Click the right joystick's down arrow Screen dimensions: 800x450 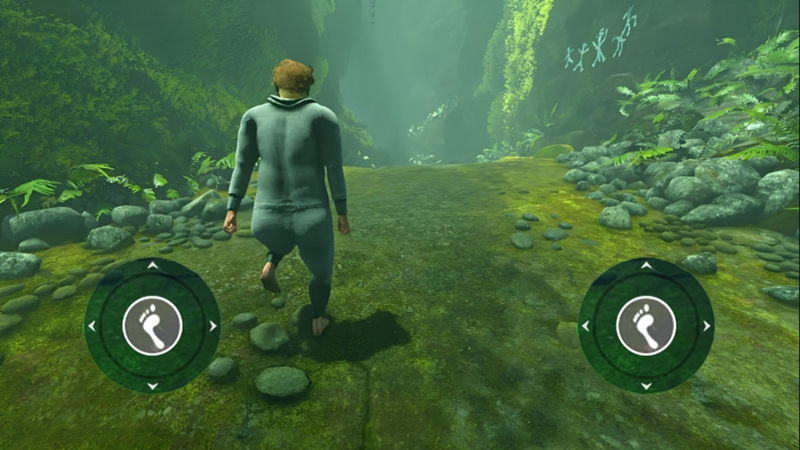tap(646, 385)
